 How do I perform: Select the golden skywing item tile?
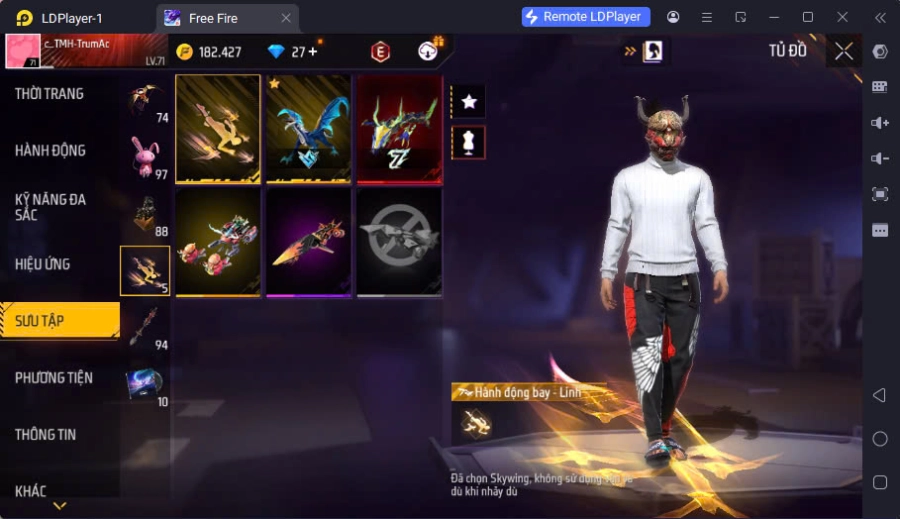tap(218, 129)
